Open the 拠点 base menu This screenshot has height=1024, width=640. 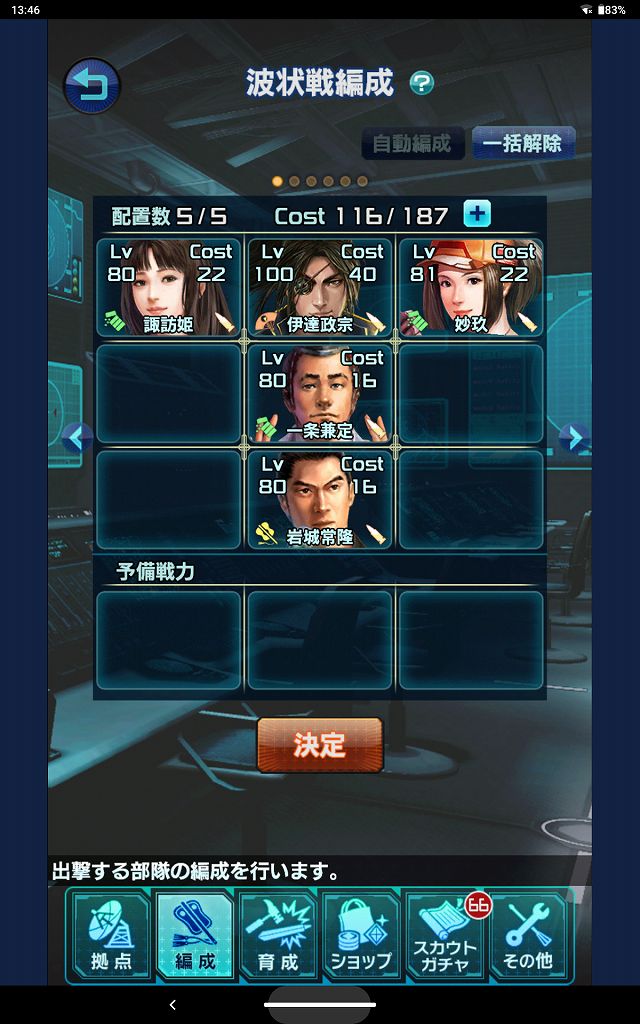(x=112, y=937)
